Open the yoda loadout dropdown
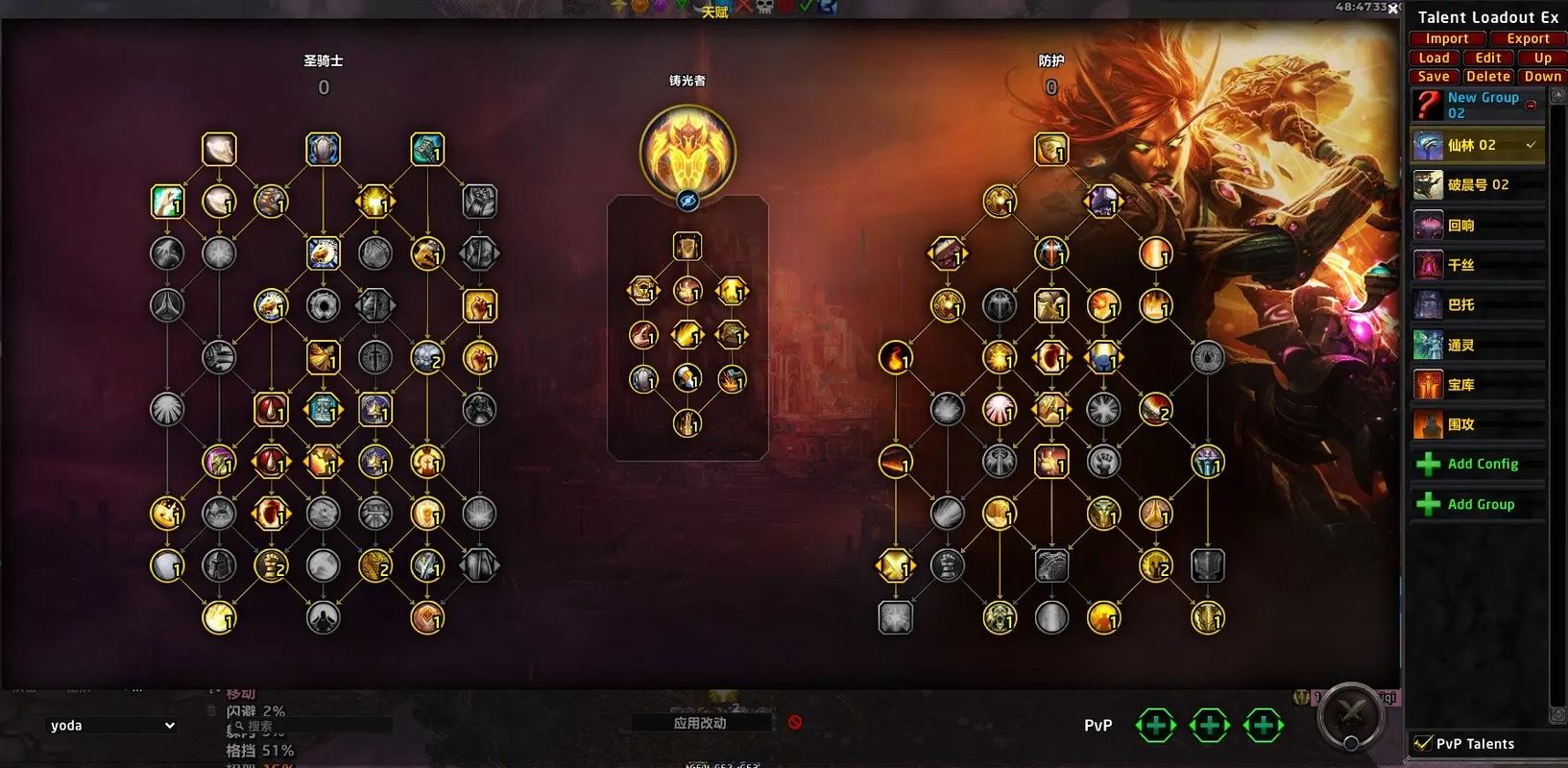Image resolution: width=1568 pixels, height=768 pixels. click(x=112, y=726)
